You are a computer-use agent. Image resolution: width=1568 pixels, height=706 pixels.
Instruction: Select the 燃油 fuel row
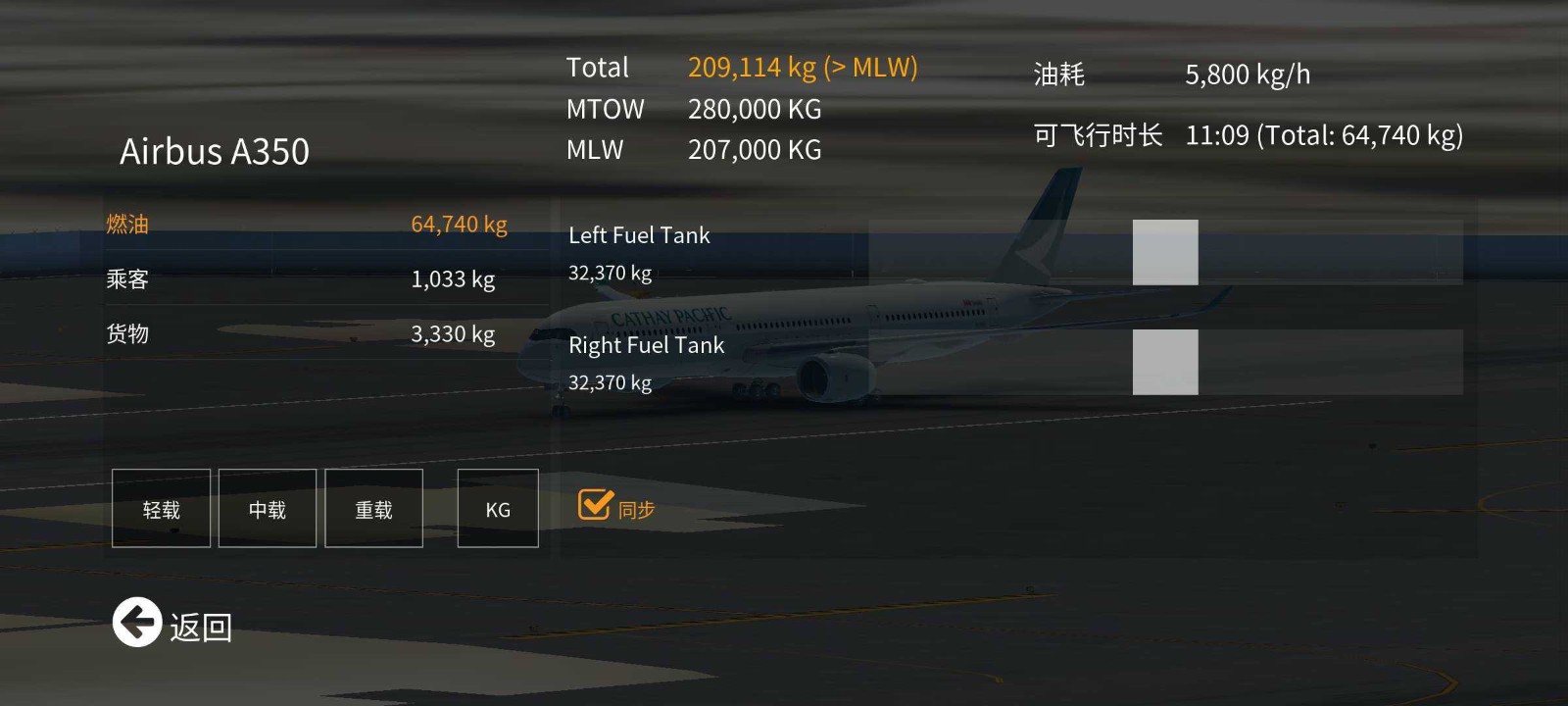pos(306,225)
